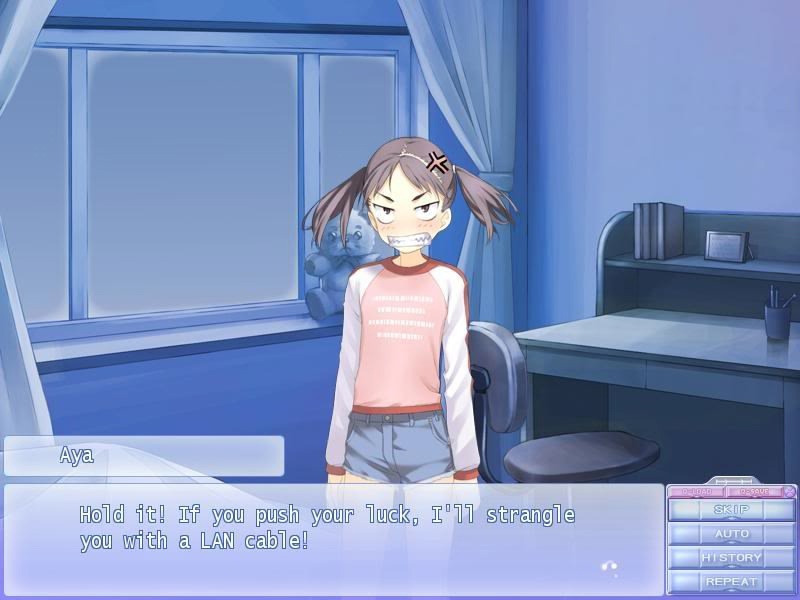Screen dimensions: 800x600
Task: Close the menu panel with the round X
Action: 789,491
